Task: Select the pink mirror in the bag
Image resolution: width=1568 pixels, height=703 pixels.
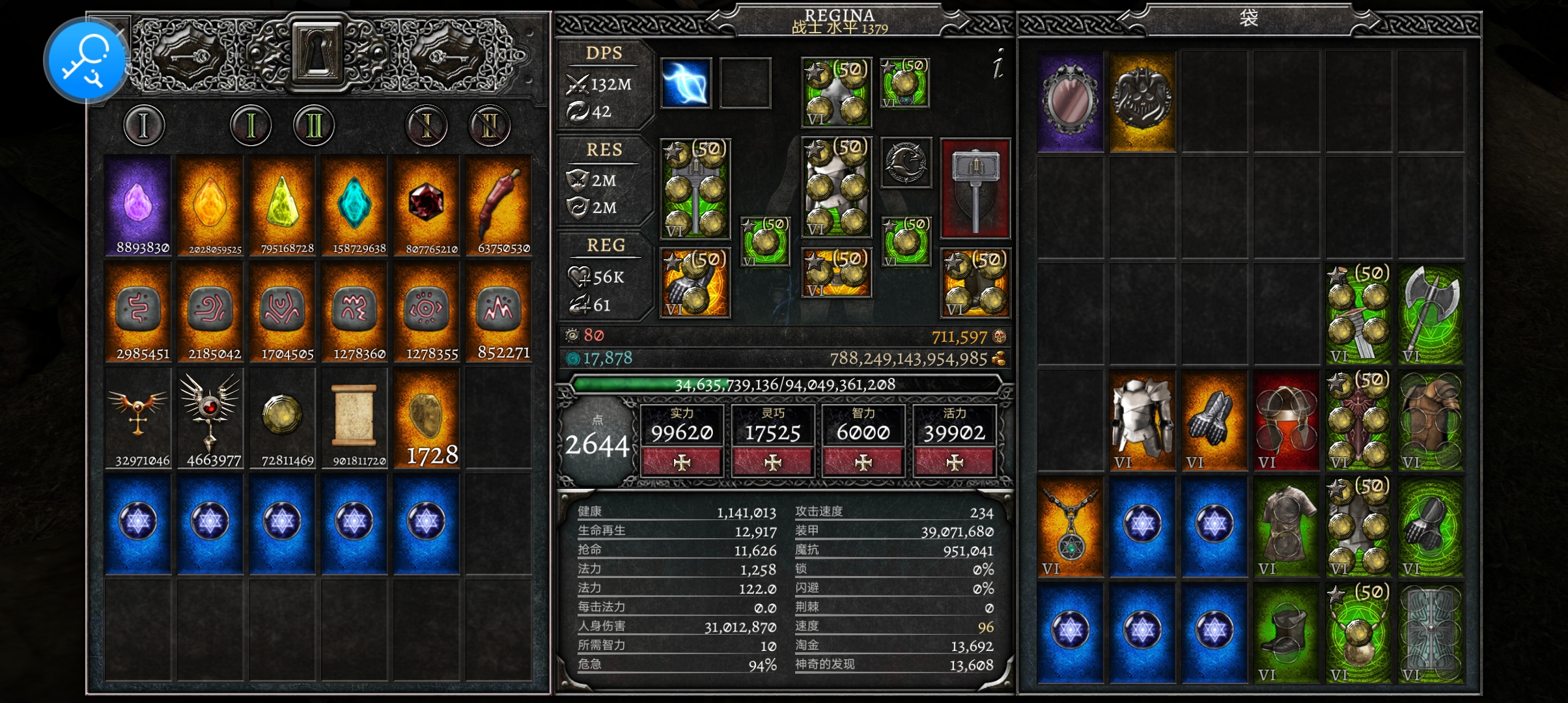Action: [x=1070, y=102]
